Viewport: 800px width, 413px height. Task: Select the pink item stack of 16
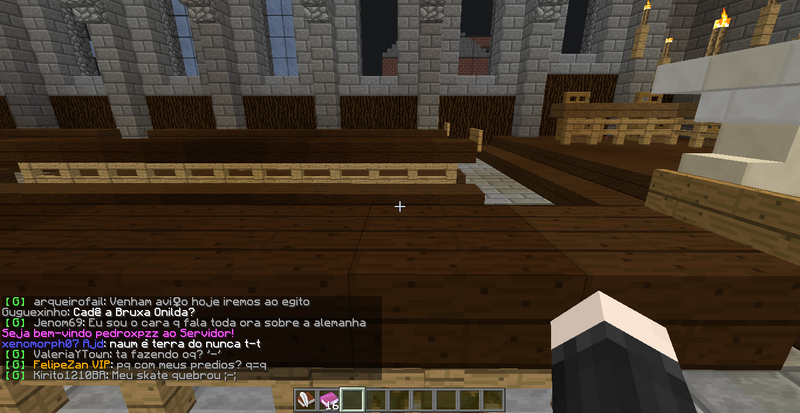click(x=329, y=400)
